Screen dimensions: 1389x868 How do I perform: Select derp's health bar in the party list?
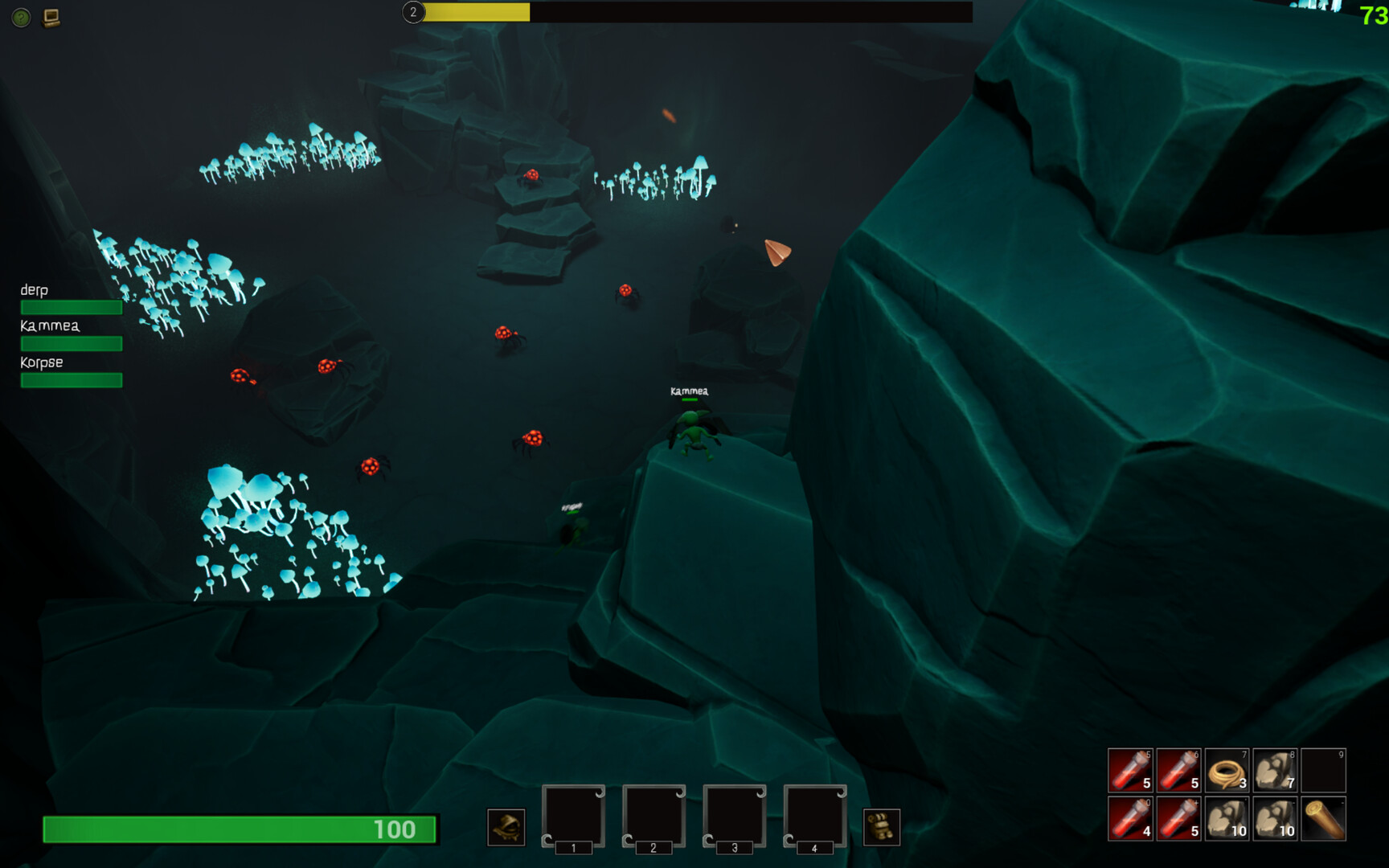click(71, 307)
